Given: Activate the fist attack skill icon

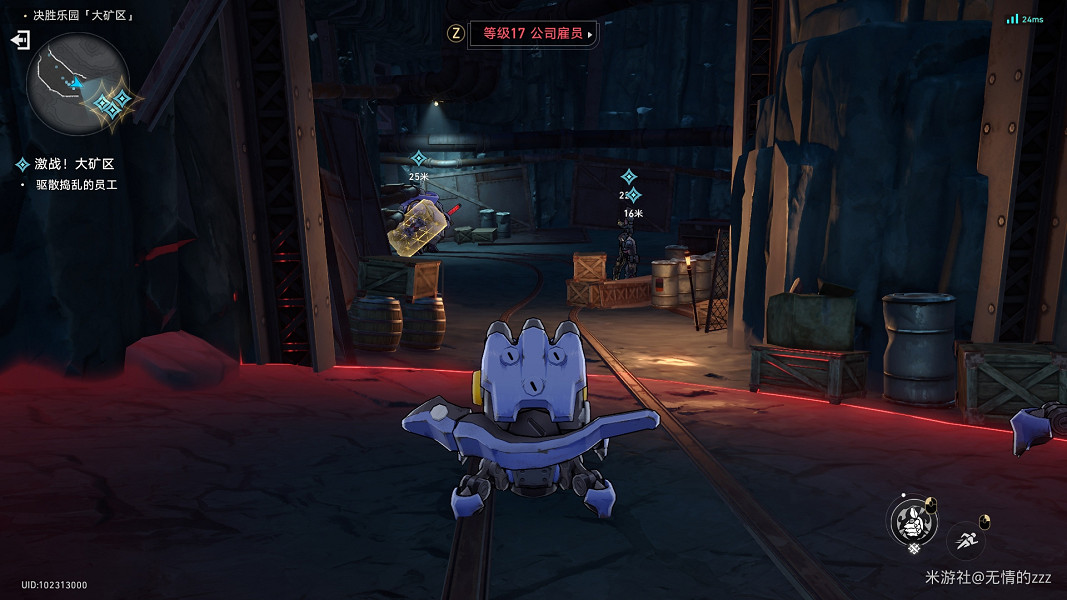Looking at the screenshot, I should (x=913, y=522).
